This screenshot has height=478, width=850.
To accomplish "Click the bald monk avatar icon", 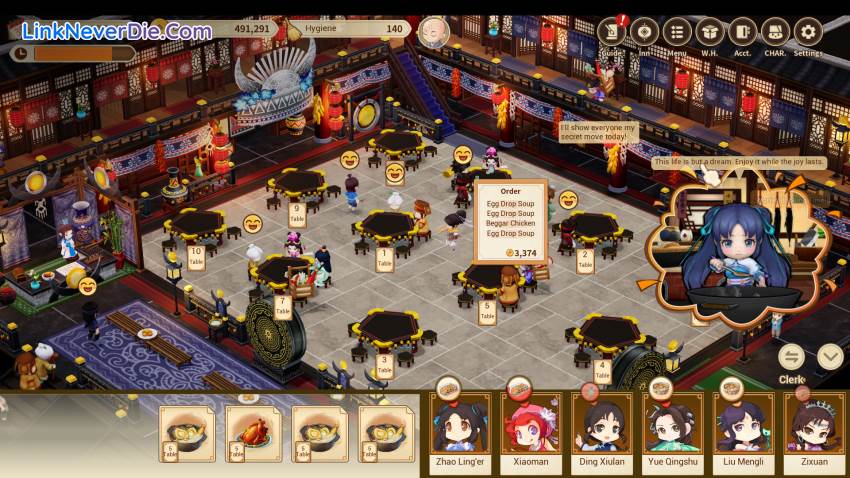I will click(x=433, y=31).
